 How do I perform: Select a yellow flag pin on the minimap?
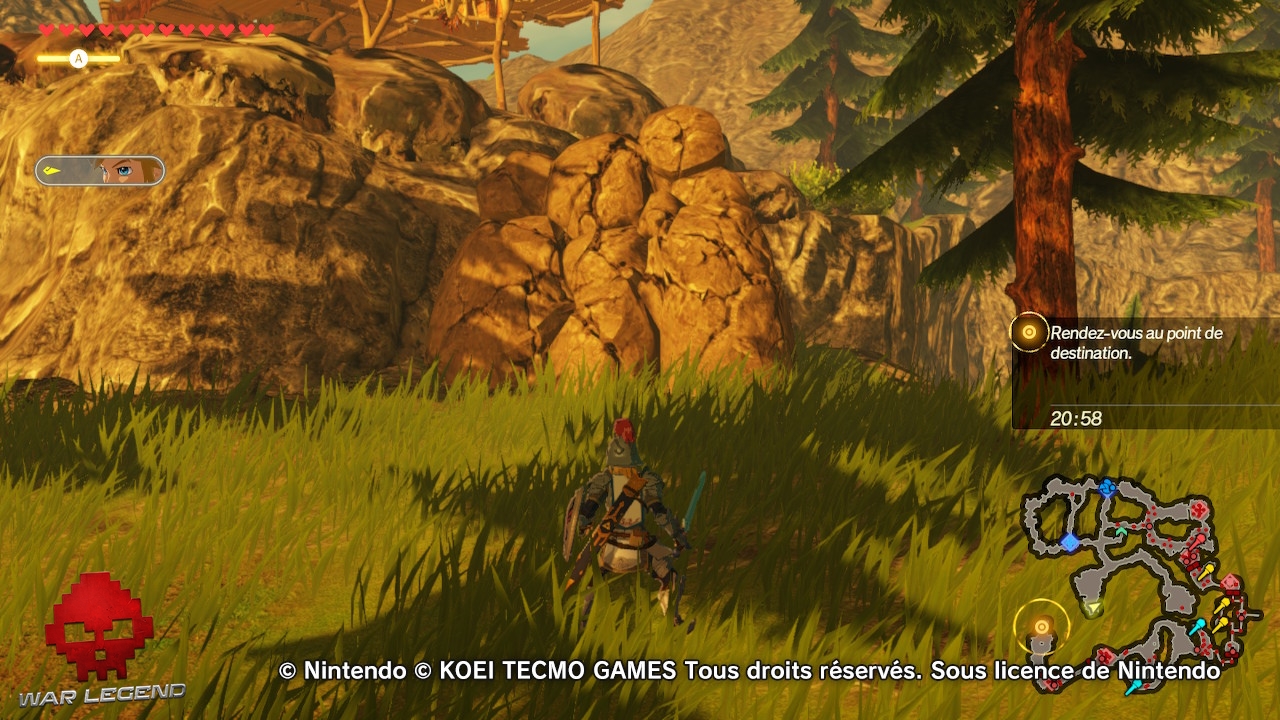click(1208, 569)
